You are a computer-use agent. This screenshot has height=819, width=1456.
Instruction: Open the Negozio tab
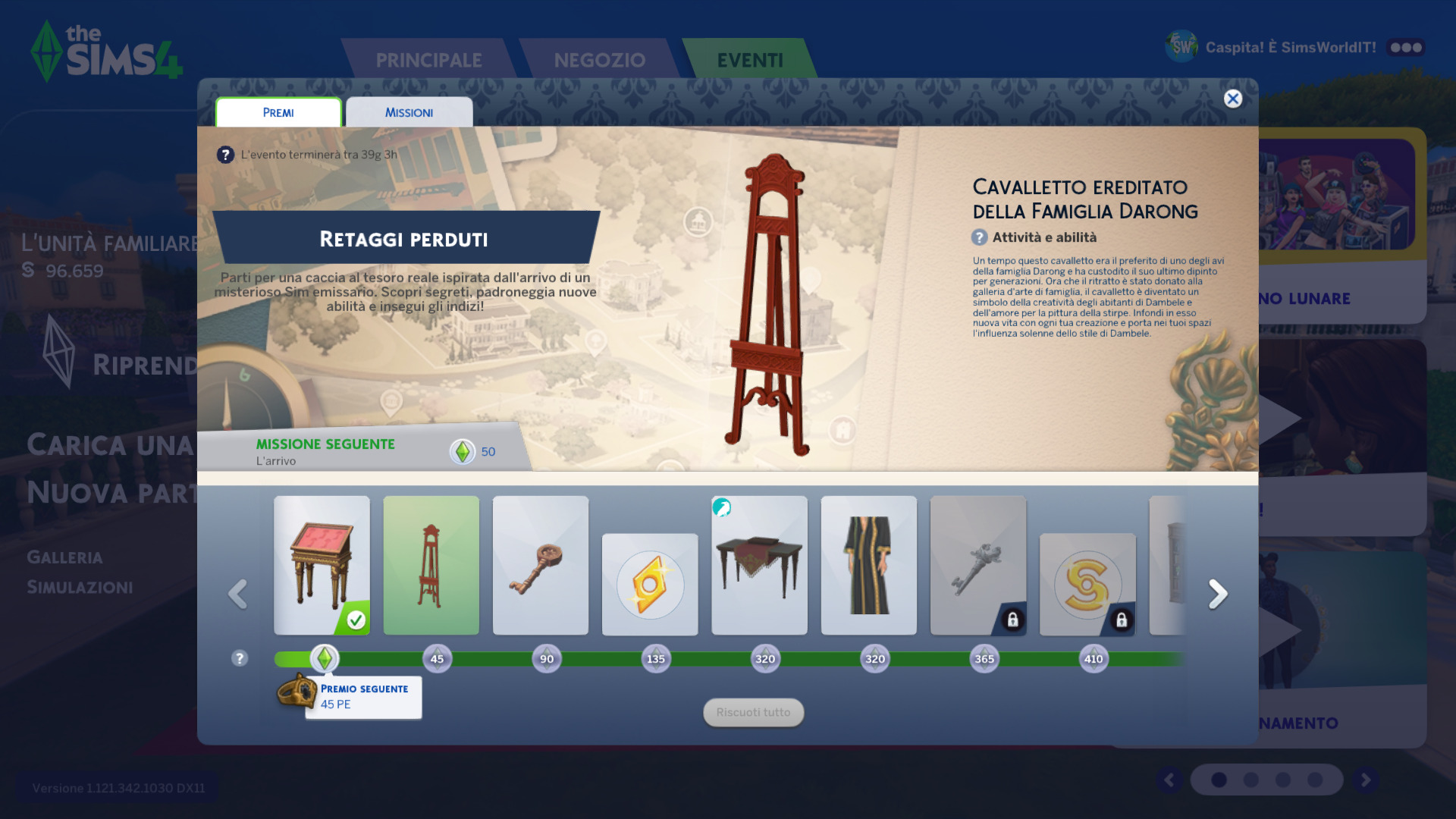pos(599,60)
